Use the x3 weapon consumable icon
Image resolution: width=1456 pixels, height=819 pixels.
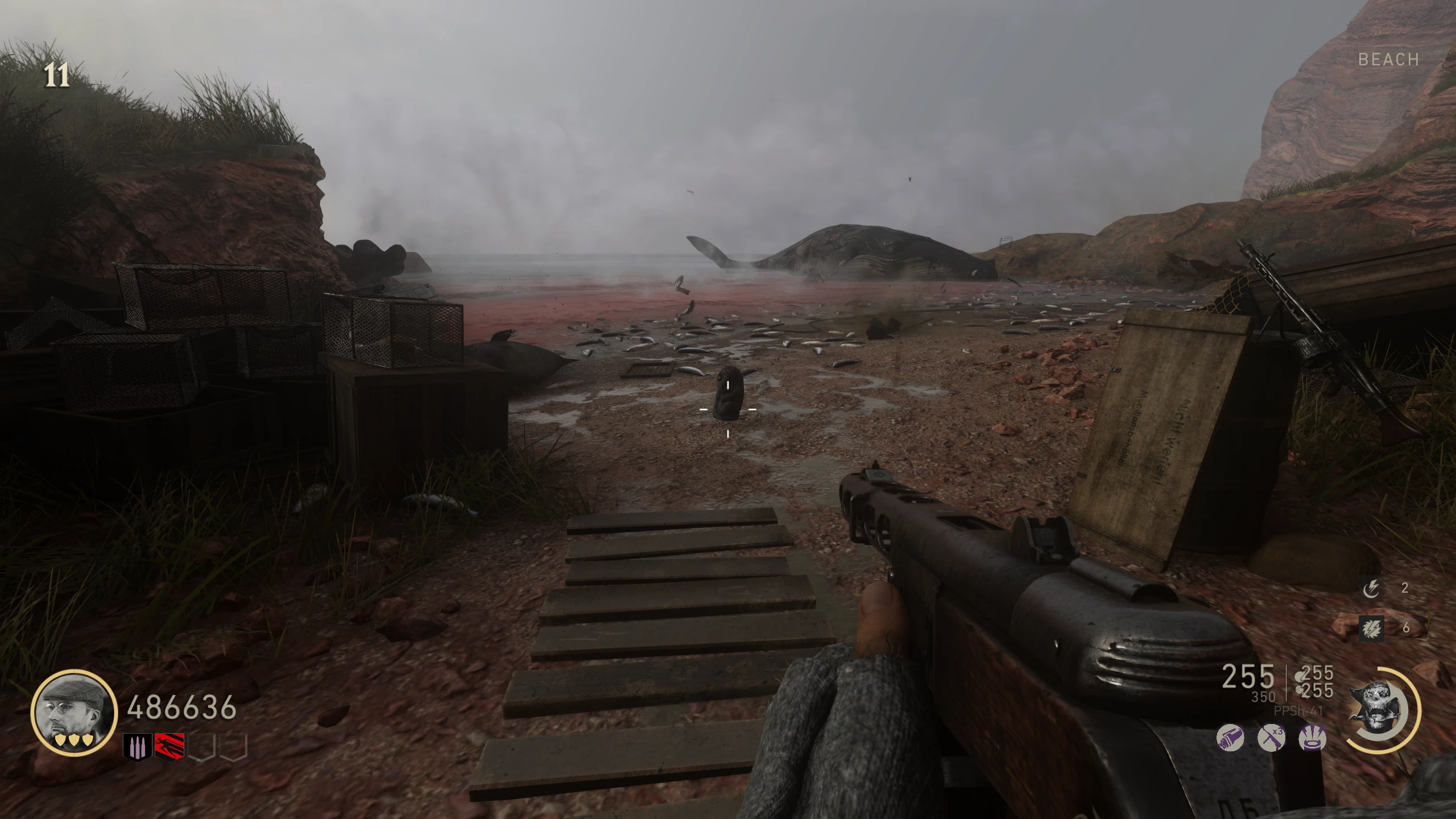point(1271,739)
